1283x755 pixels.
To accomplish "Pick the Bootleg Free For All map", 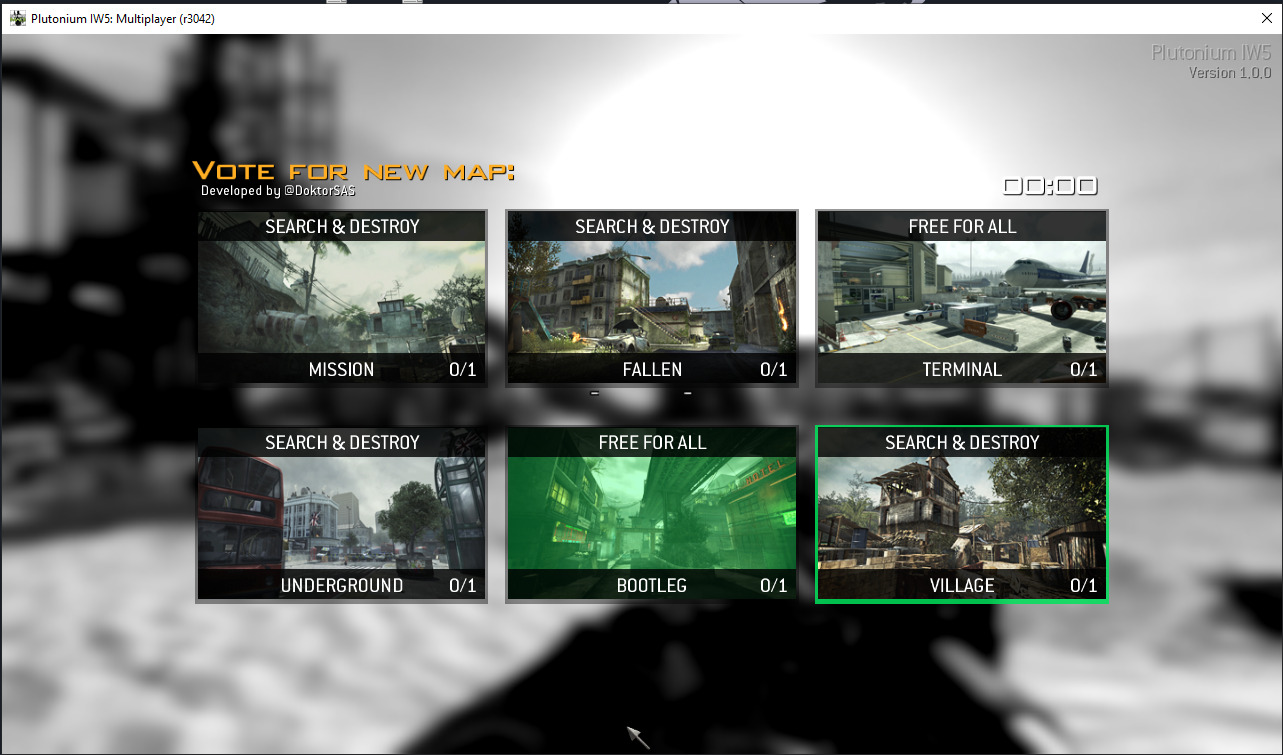I will [x=652, y=514].
